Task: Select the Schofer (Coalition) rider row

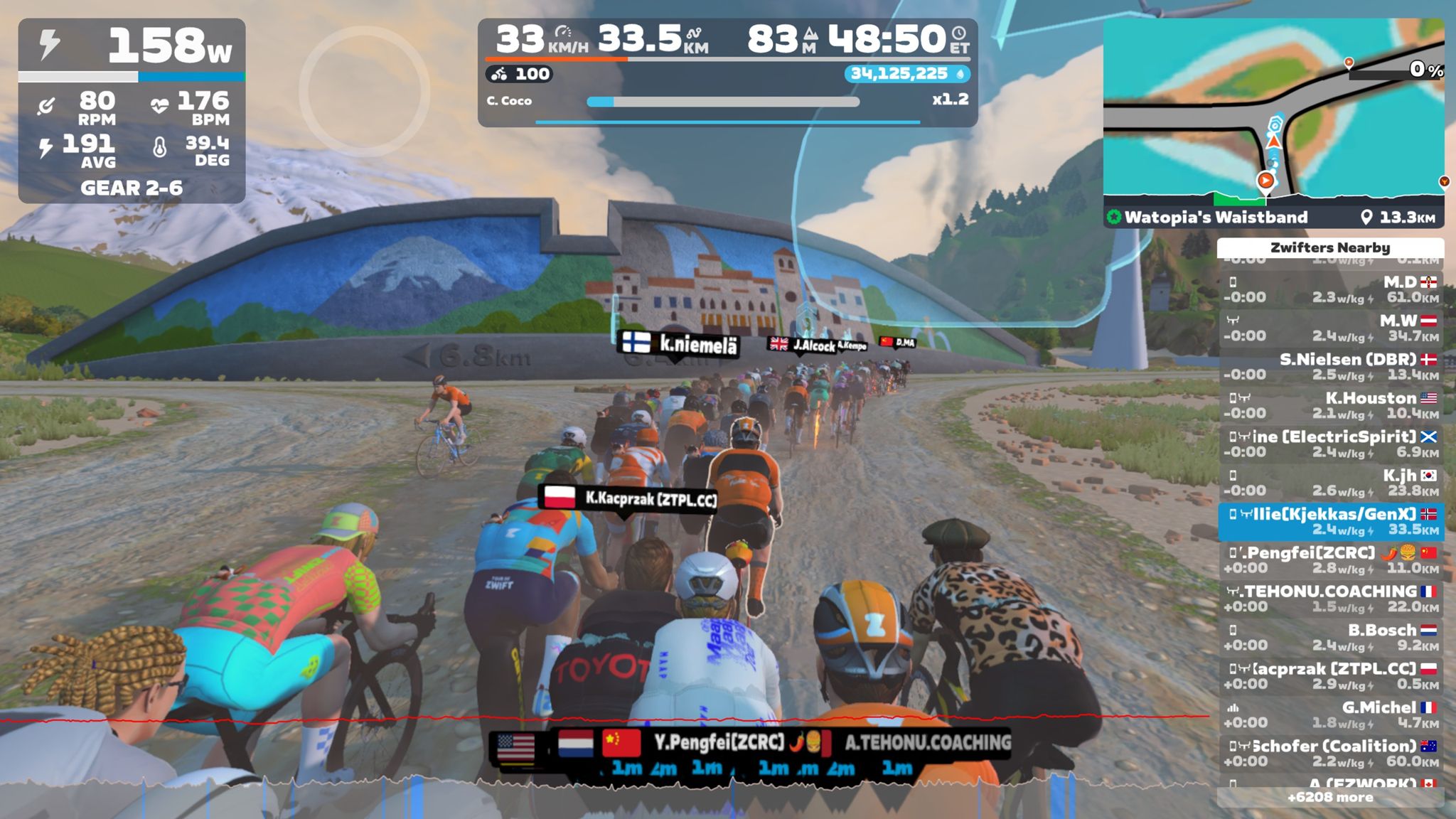Action: (x=1330, y=753)
